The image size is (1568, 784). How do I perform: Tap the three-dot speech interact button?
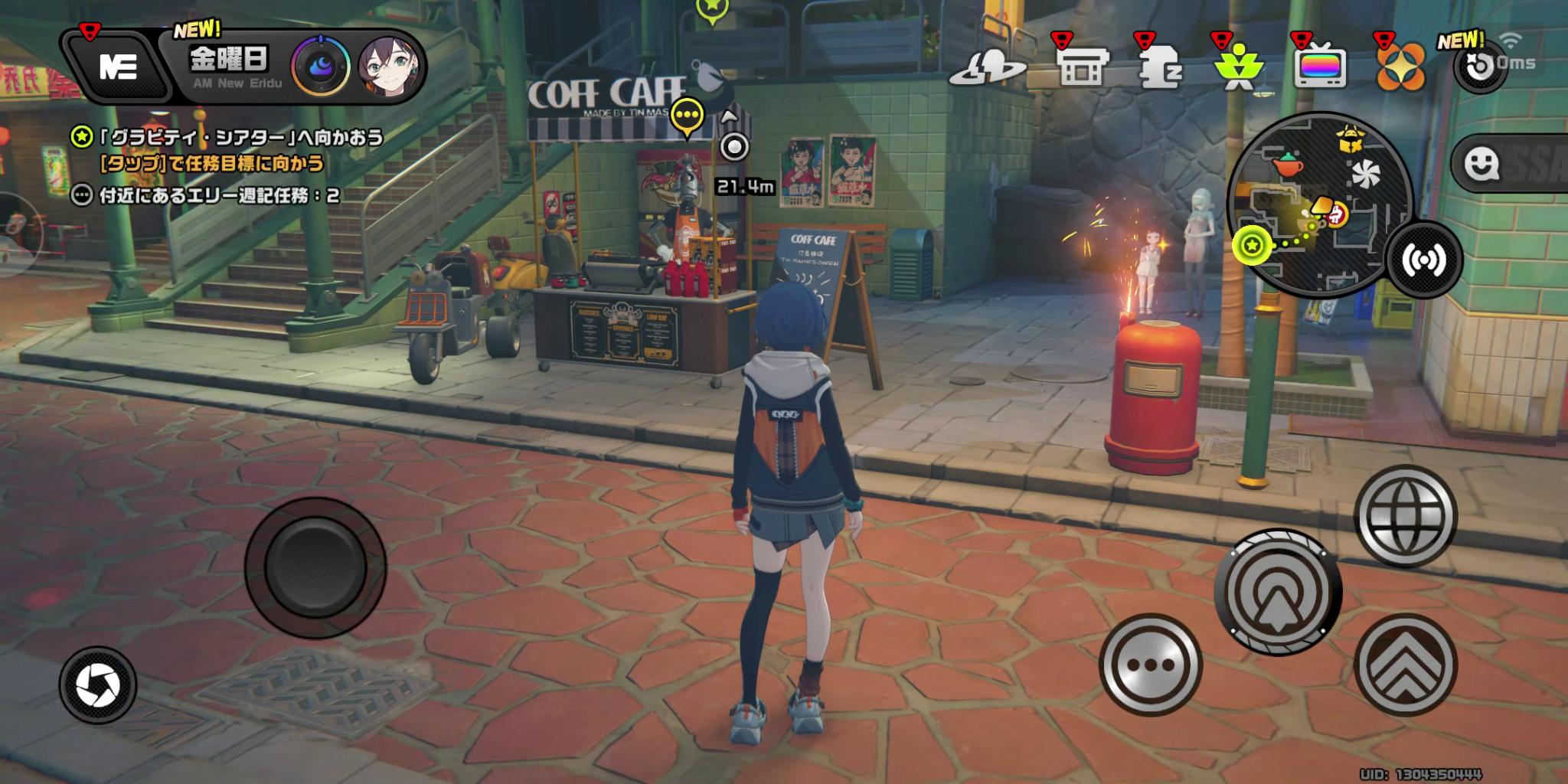[x=1150, y=665]
